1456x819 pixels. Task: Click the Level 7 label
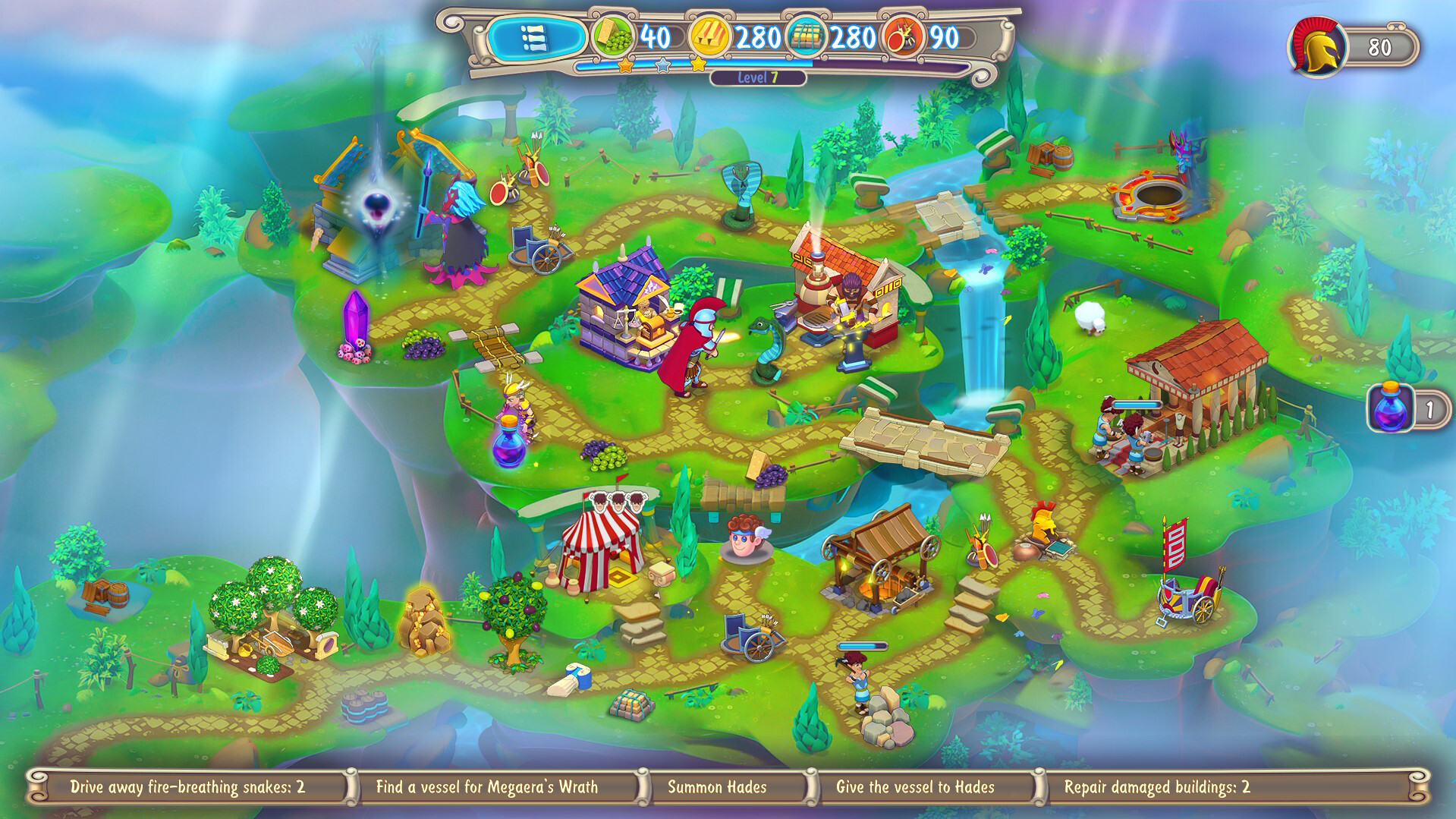pyautogui.click(x=759, y=78)
